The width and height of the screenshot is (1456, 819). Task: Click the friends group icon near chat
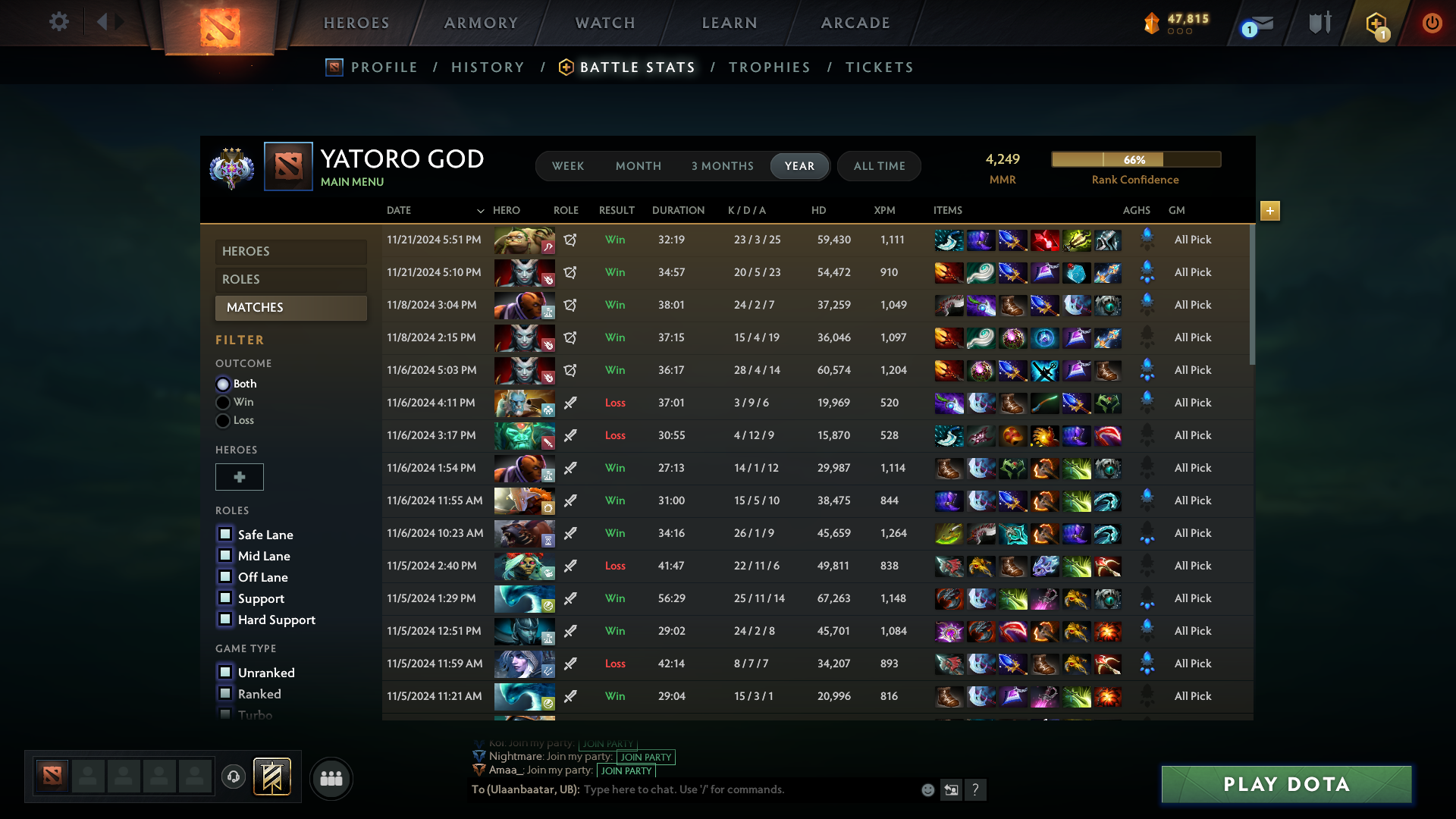[331, 778]
